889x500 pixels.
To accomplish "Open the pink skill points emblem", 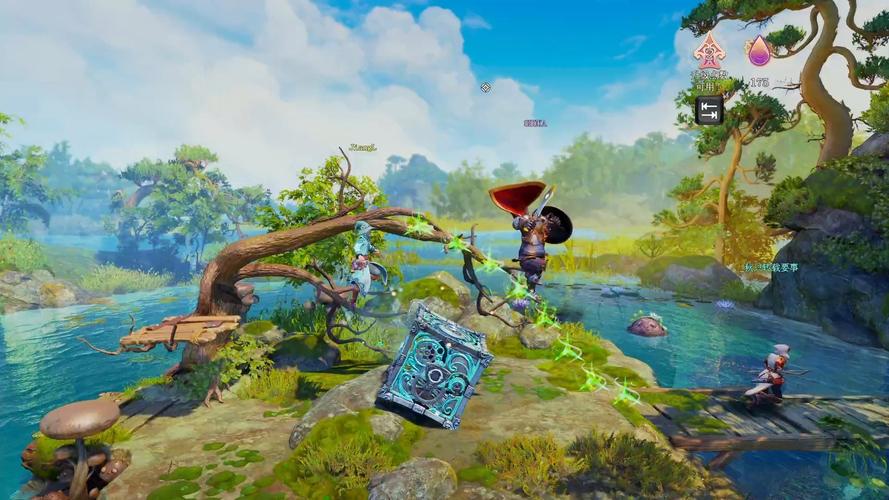I will (x=709, y=50).
